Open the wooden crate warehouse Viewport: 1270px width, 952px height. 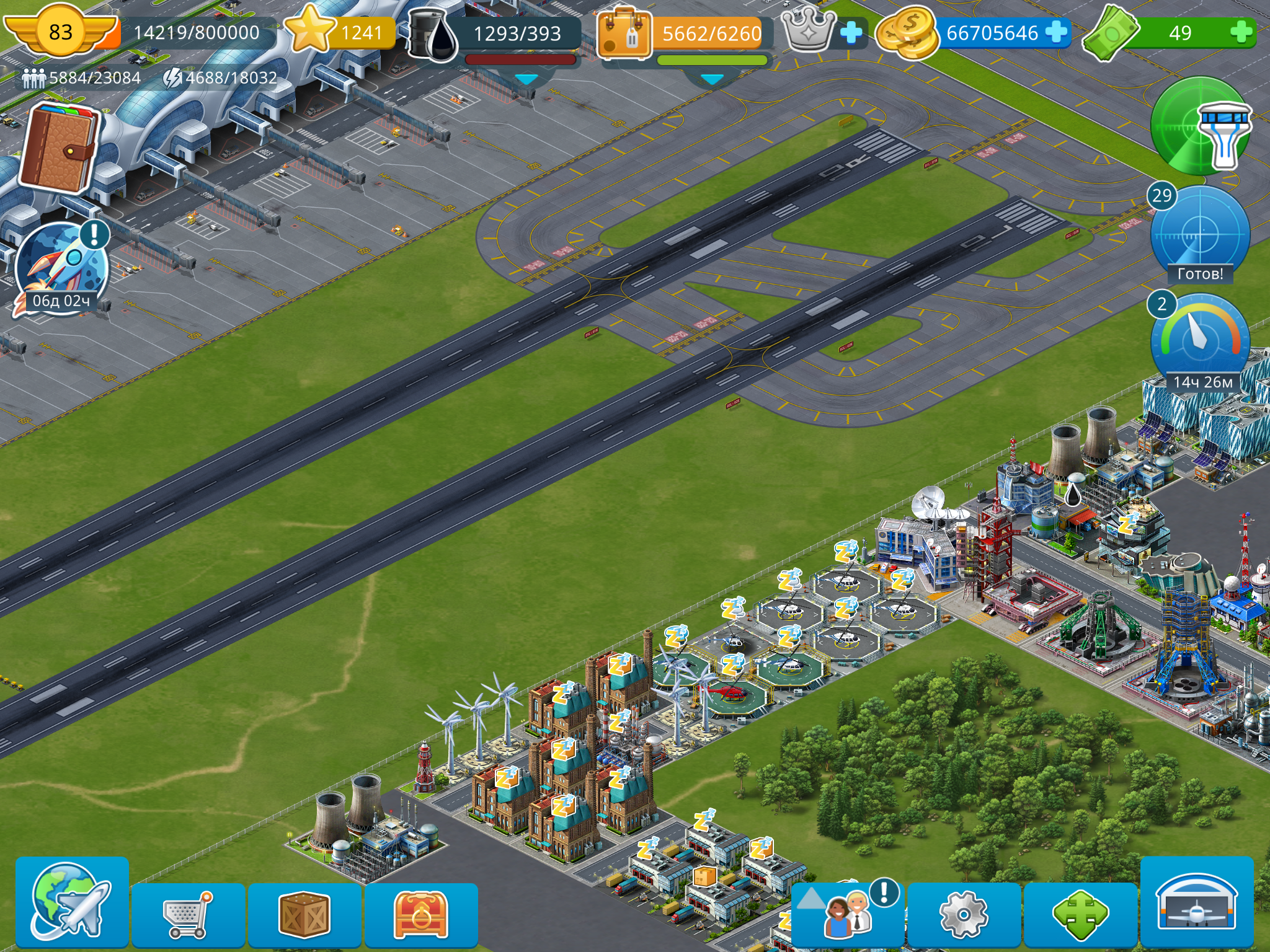point(304,914)
